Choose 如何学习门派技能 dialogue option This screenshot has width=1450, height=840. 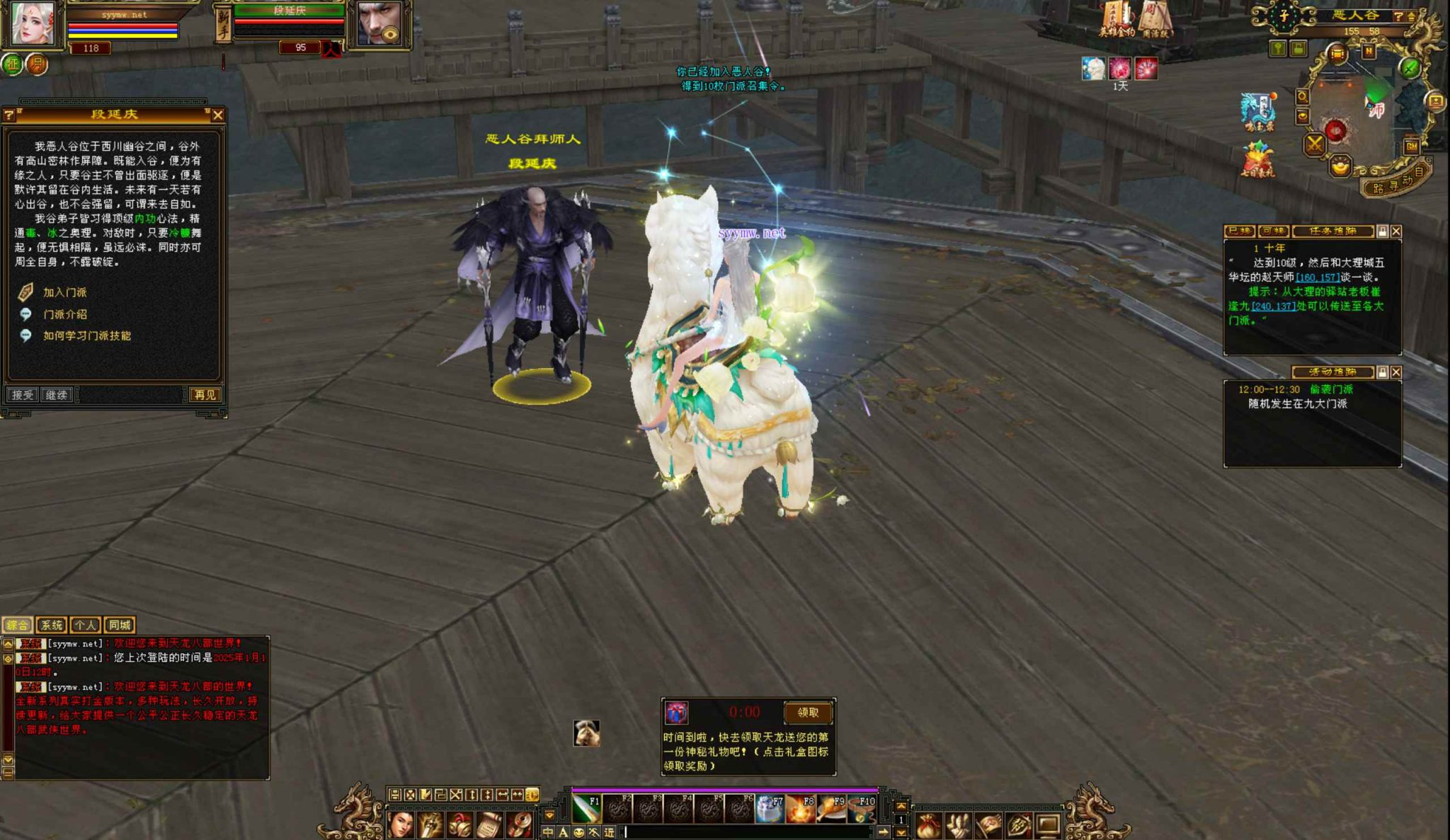tap(86, 335)
